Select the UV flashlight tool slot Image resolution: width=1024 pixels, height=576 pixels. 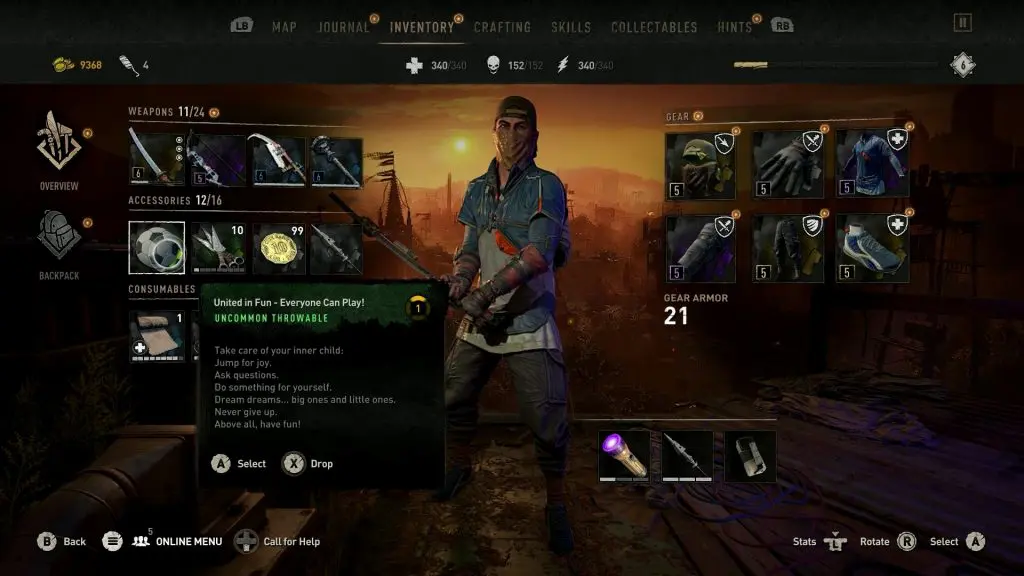click(x=623, y=456)
